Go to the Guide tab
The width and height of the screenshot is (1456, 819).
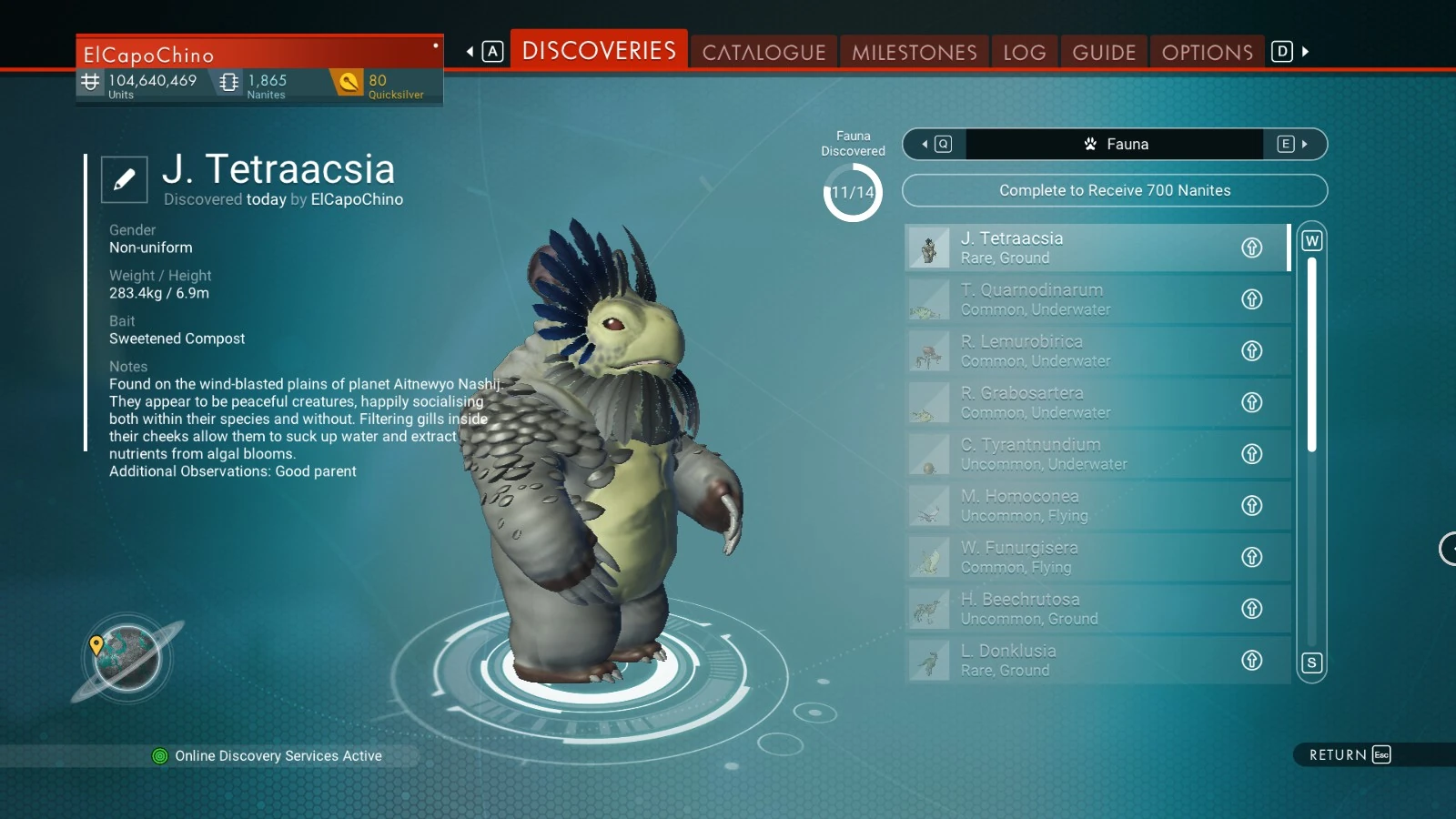coord(1104,52)
